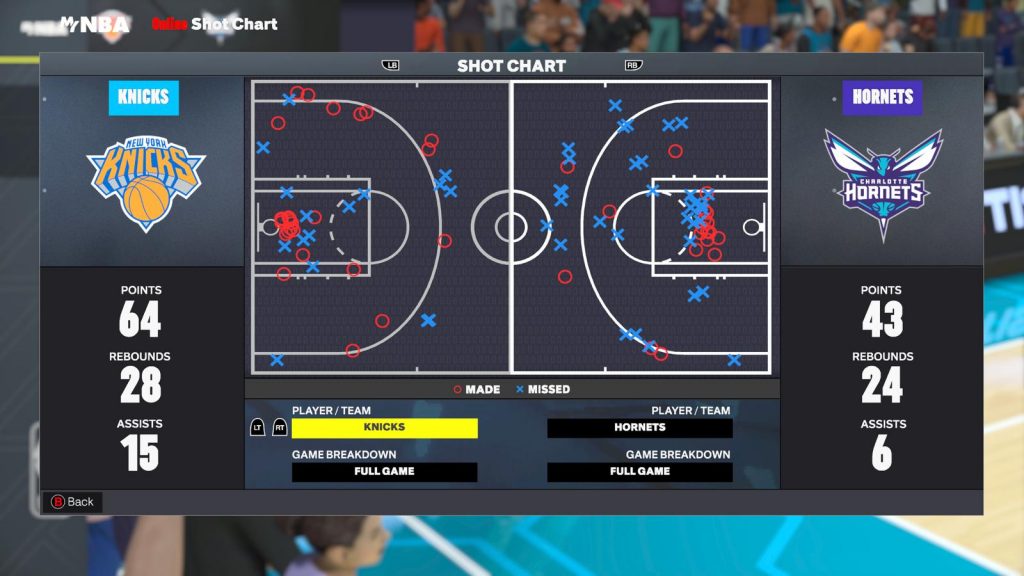This screenshot has height=576, width=1024.
Task: Select the Hornets Player/Team selector
Action: click(639, 428)
